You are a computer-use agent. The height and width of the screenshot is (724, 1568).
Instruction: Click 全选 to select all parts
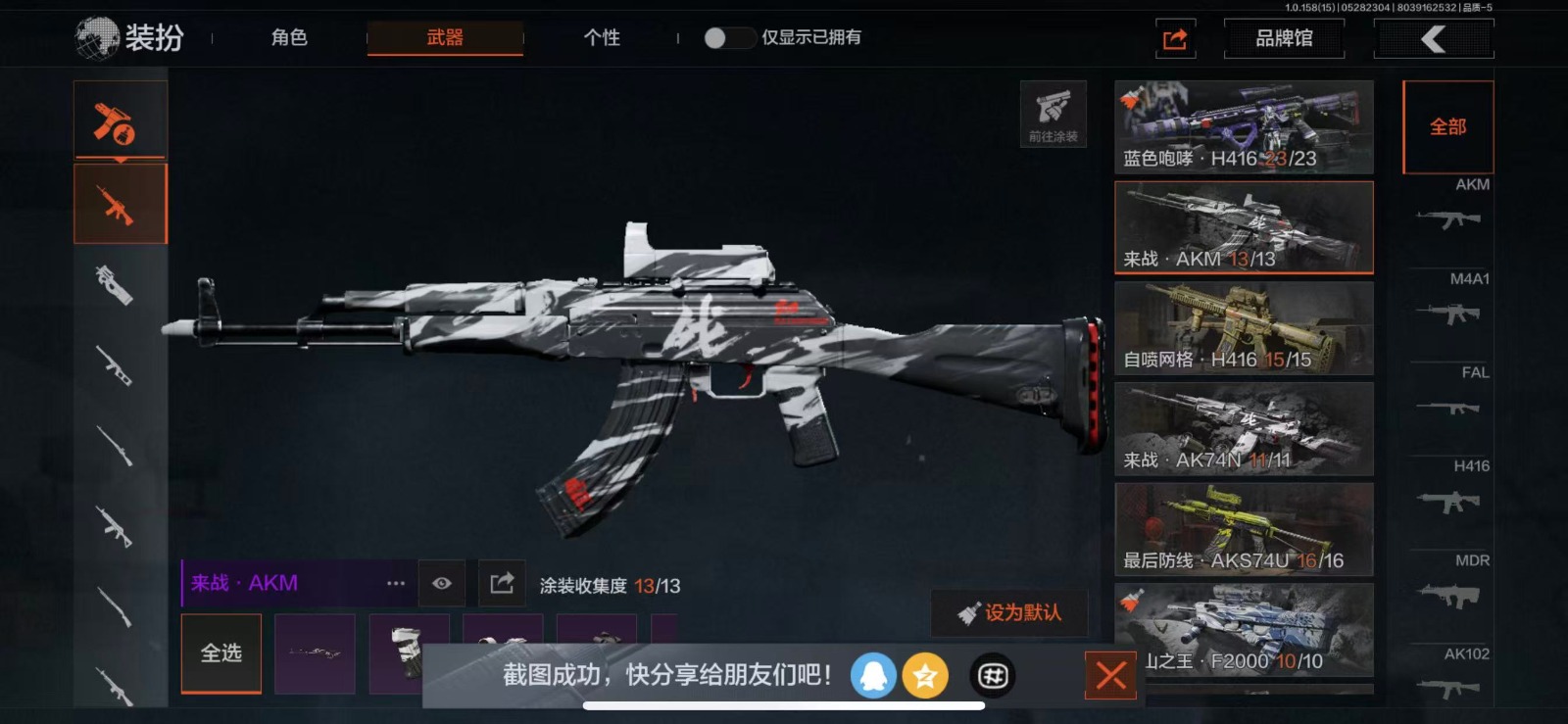pos(221,653)
